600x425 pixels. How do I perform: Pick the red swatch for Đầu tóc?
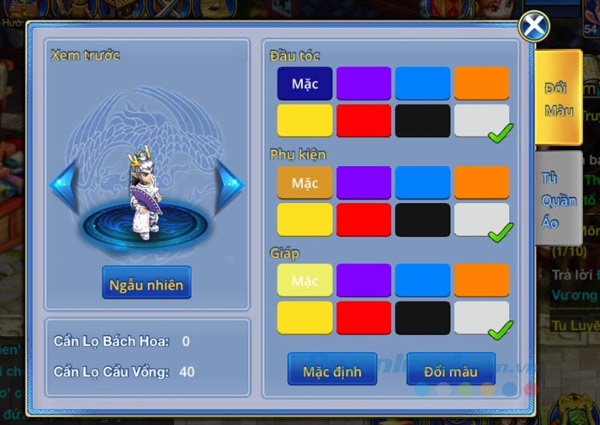(x=363, y=121)
